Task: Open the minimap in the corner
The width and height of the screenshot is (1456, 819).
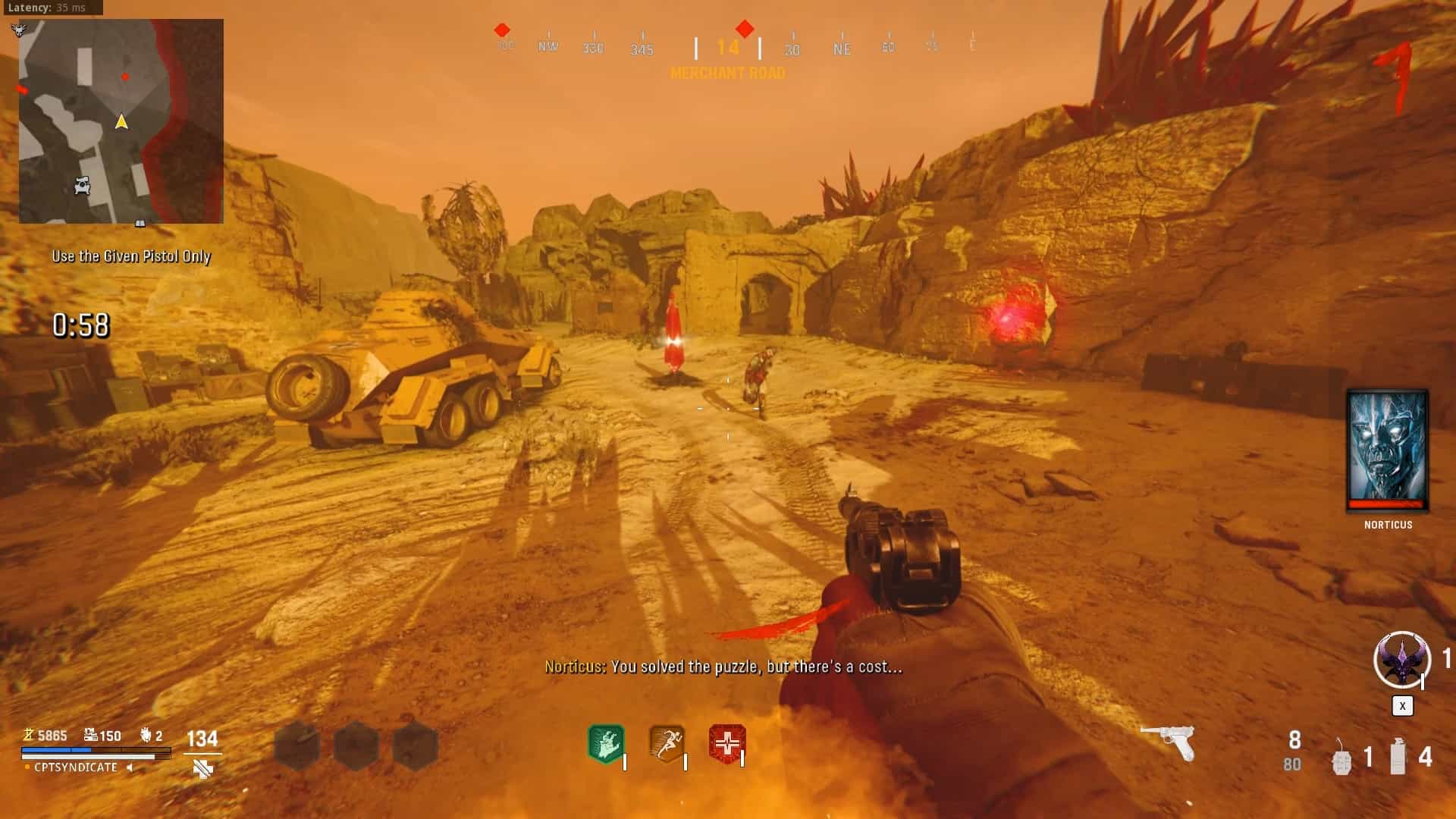Action: (121, 121)
